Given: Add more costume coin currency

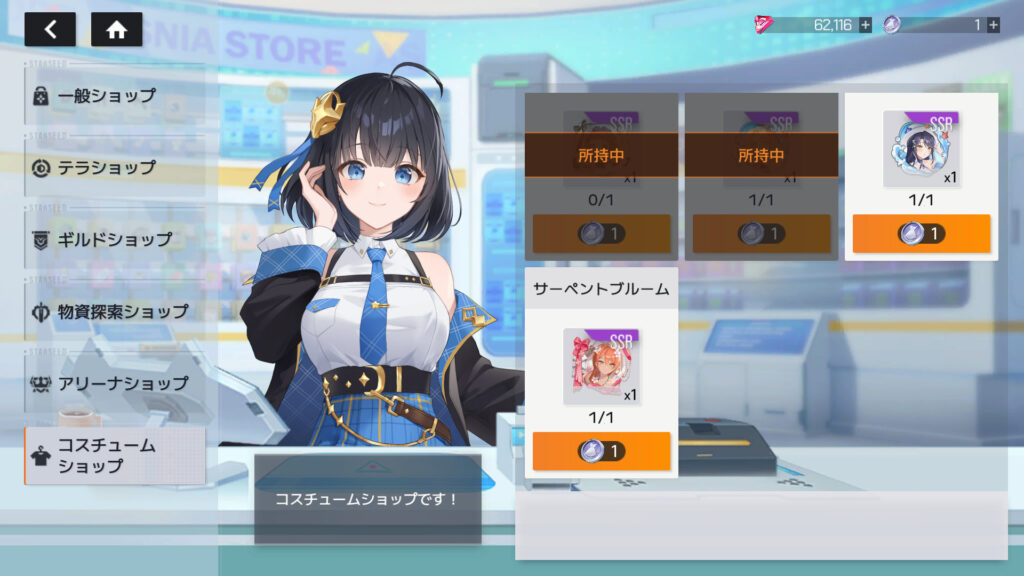Looking at the screenshot, I should pos(992,25).
